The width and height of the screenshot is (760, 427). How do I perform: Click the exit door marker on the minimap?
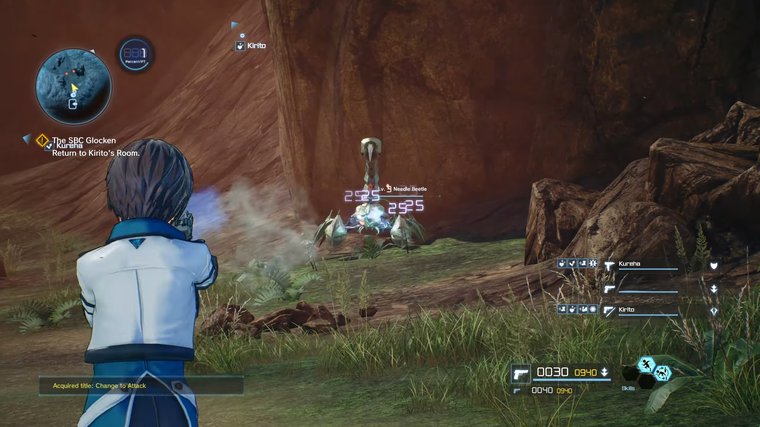click(73, 104)
